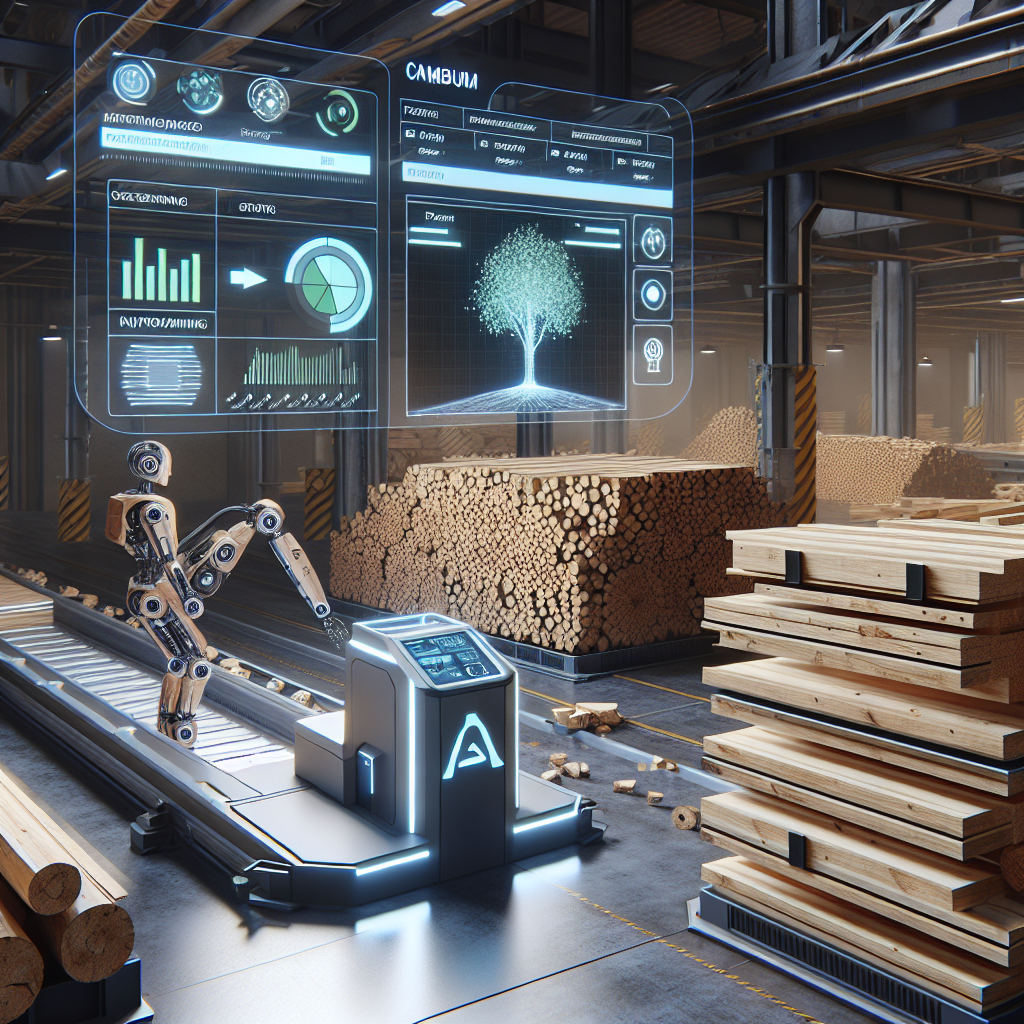Open the green pie chart panel
1024x1024 pixels.
[x=327, y=283]
